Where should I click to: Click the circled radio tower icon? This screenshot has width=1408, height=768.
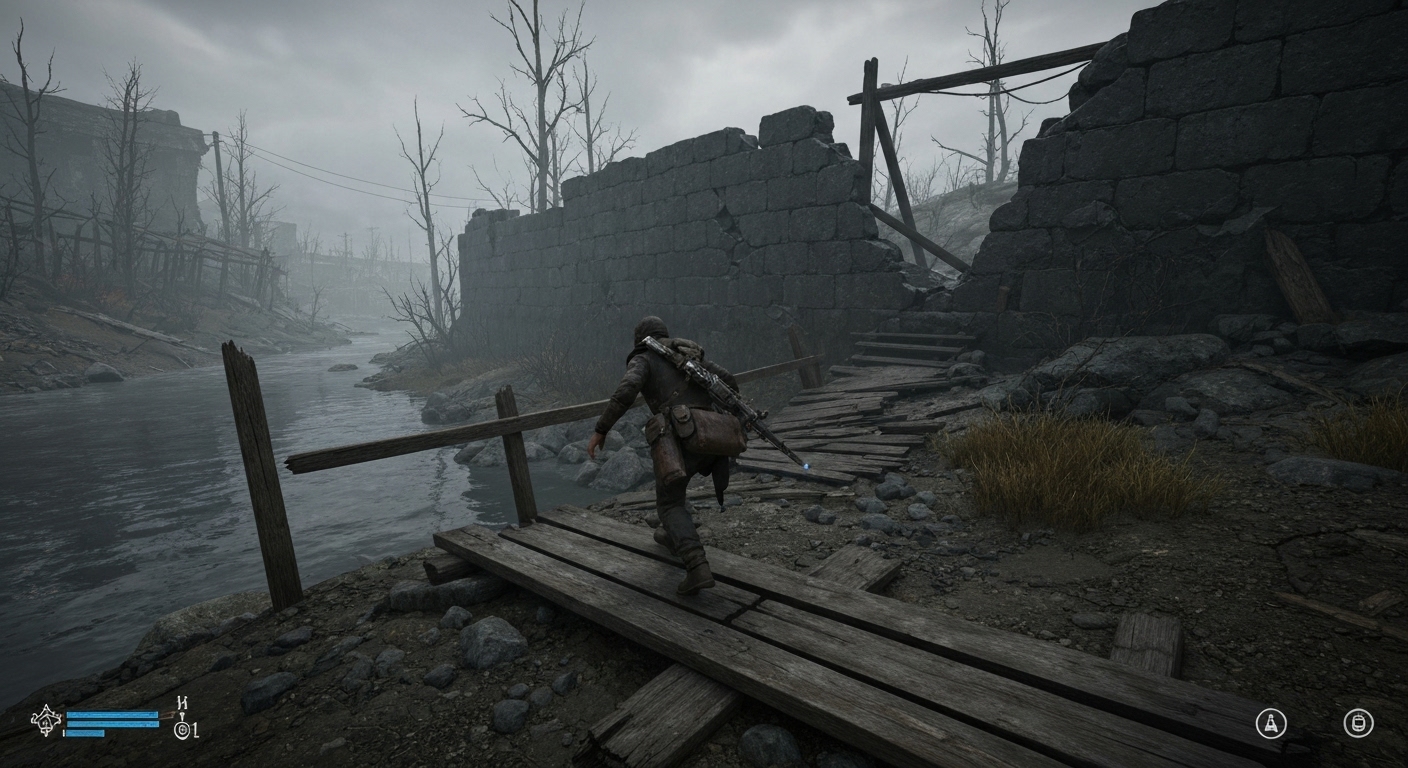[x=1271, y=723]
